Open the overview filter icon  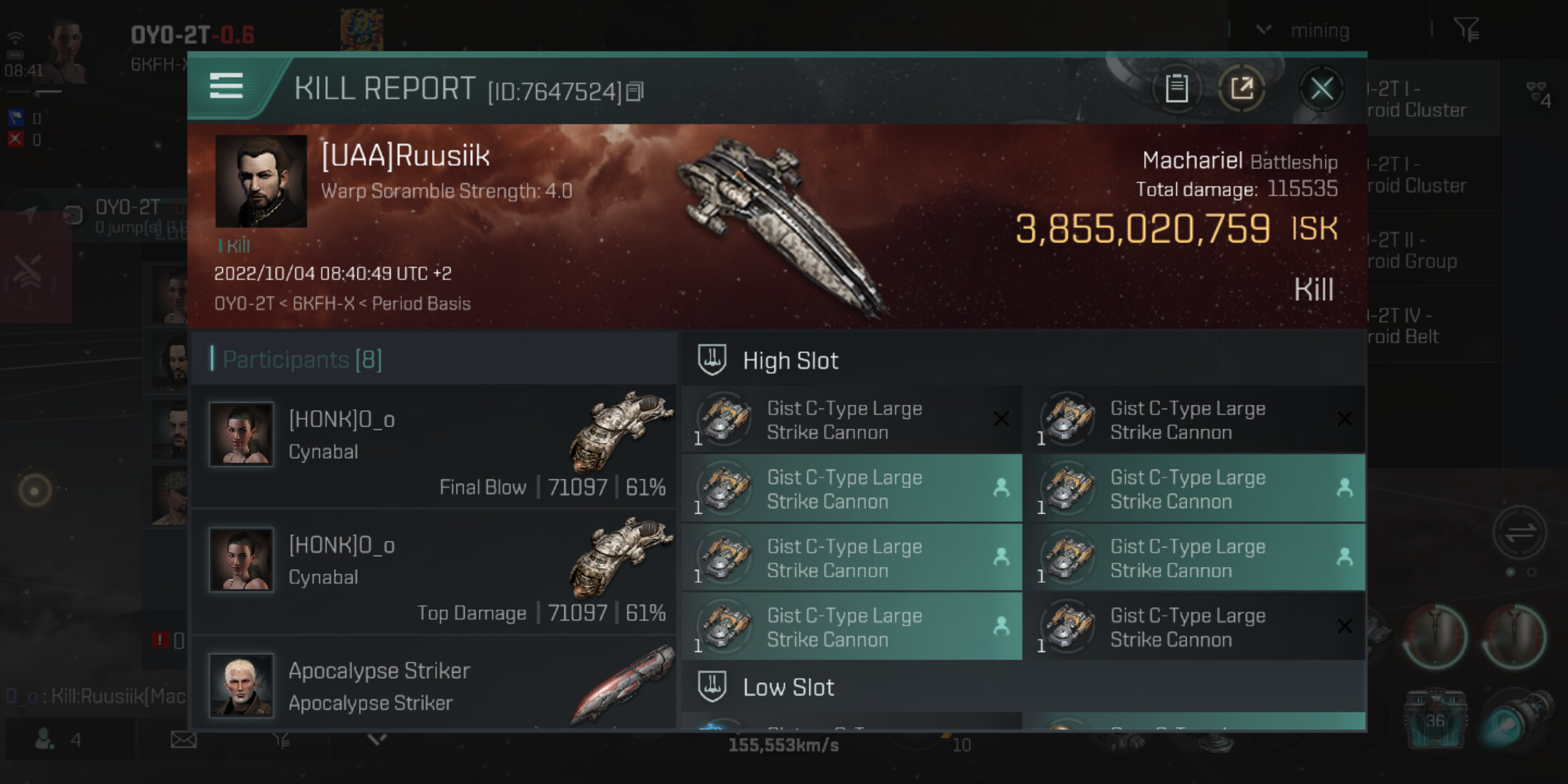click(1466, 30)
